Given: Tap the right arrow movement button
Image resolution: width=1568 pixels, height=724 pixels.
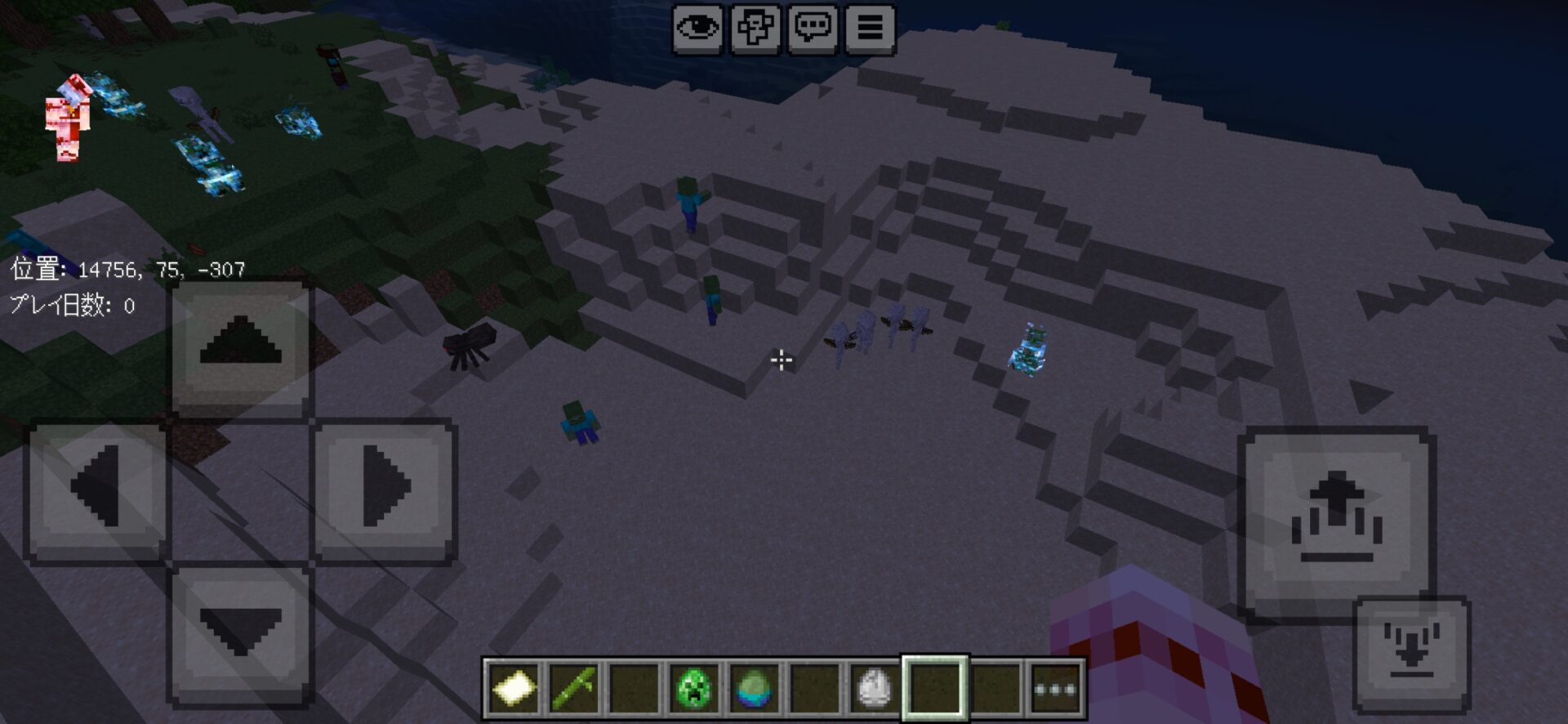Looking at the screenshot, I should pos(384,489).
